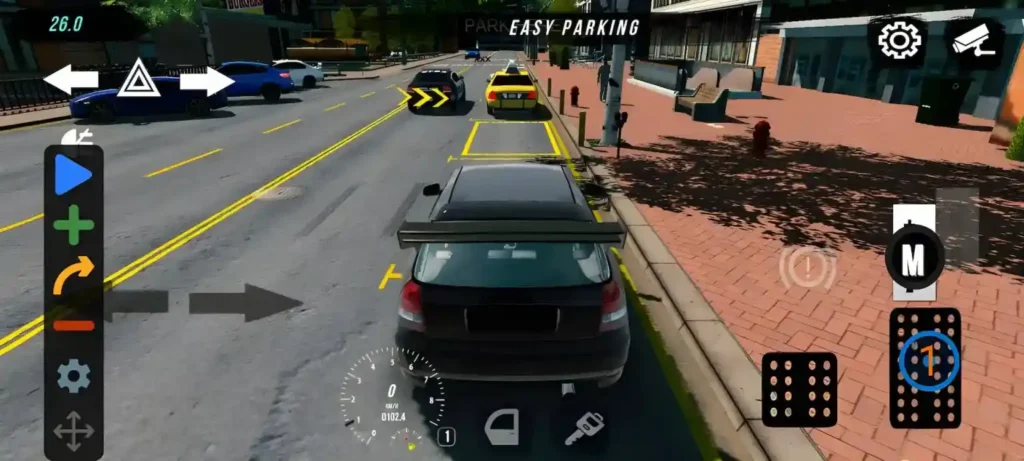The height and width of the screenshot is (461, 1024).
Task: Activate the left turn signal arrow
Action: (x=70, y=79)
